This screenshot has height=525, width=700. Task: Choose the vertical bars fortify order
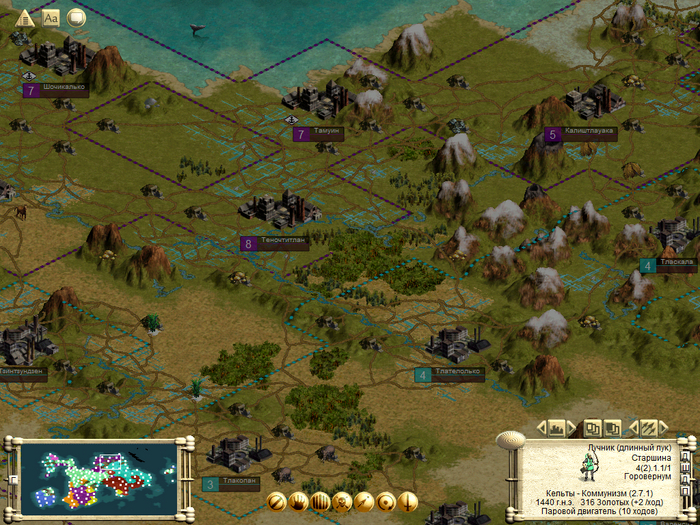pyautogui.click(x=320, y=501)
